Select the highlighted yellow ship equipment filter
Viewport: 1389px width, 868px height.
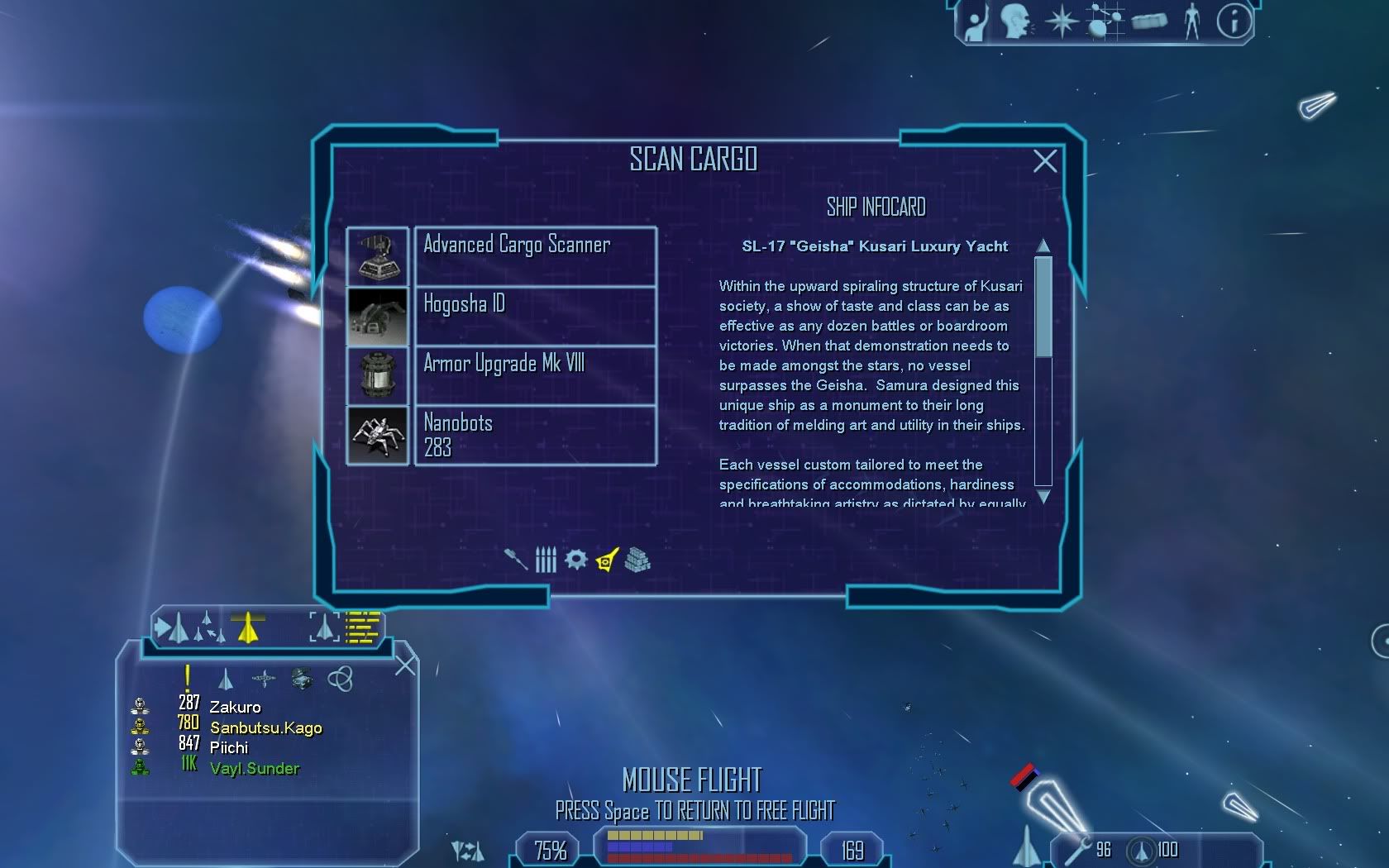(x=607, y=560)
